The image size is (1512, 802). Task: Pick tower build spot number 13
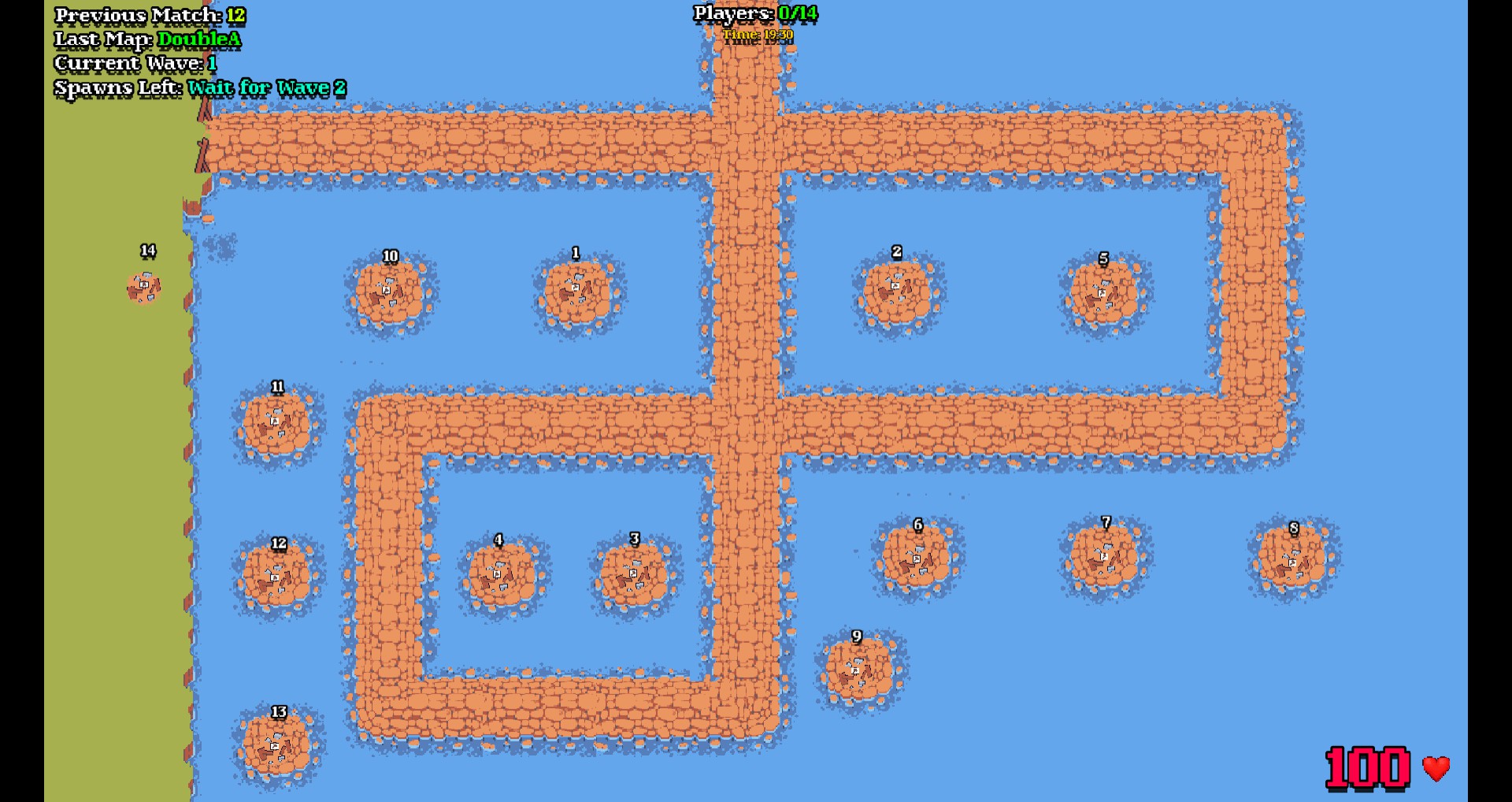point(277,745)
